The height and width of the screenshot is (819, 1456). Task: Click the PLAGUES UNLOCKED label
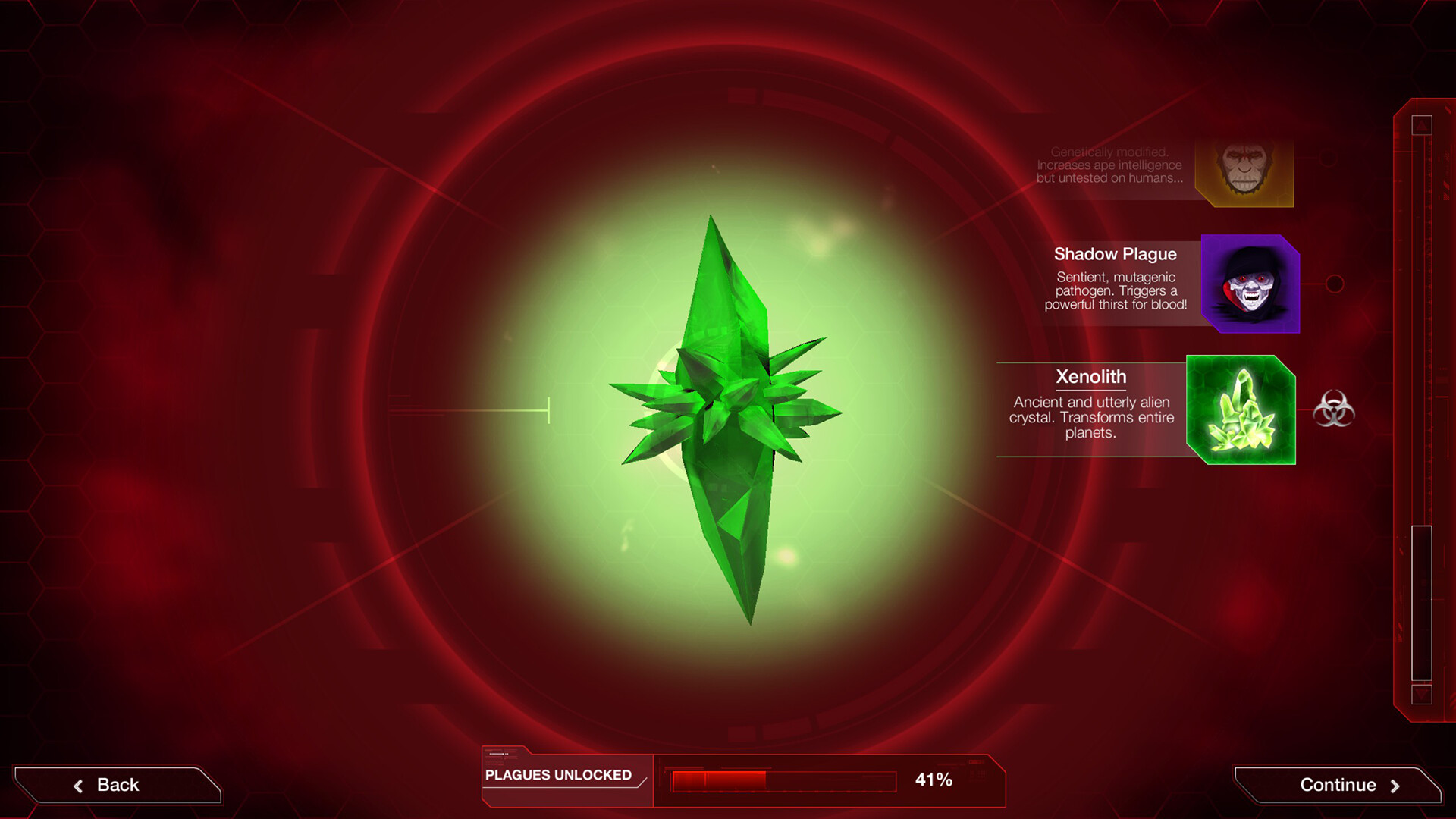557,776
